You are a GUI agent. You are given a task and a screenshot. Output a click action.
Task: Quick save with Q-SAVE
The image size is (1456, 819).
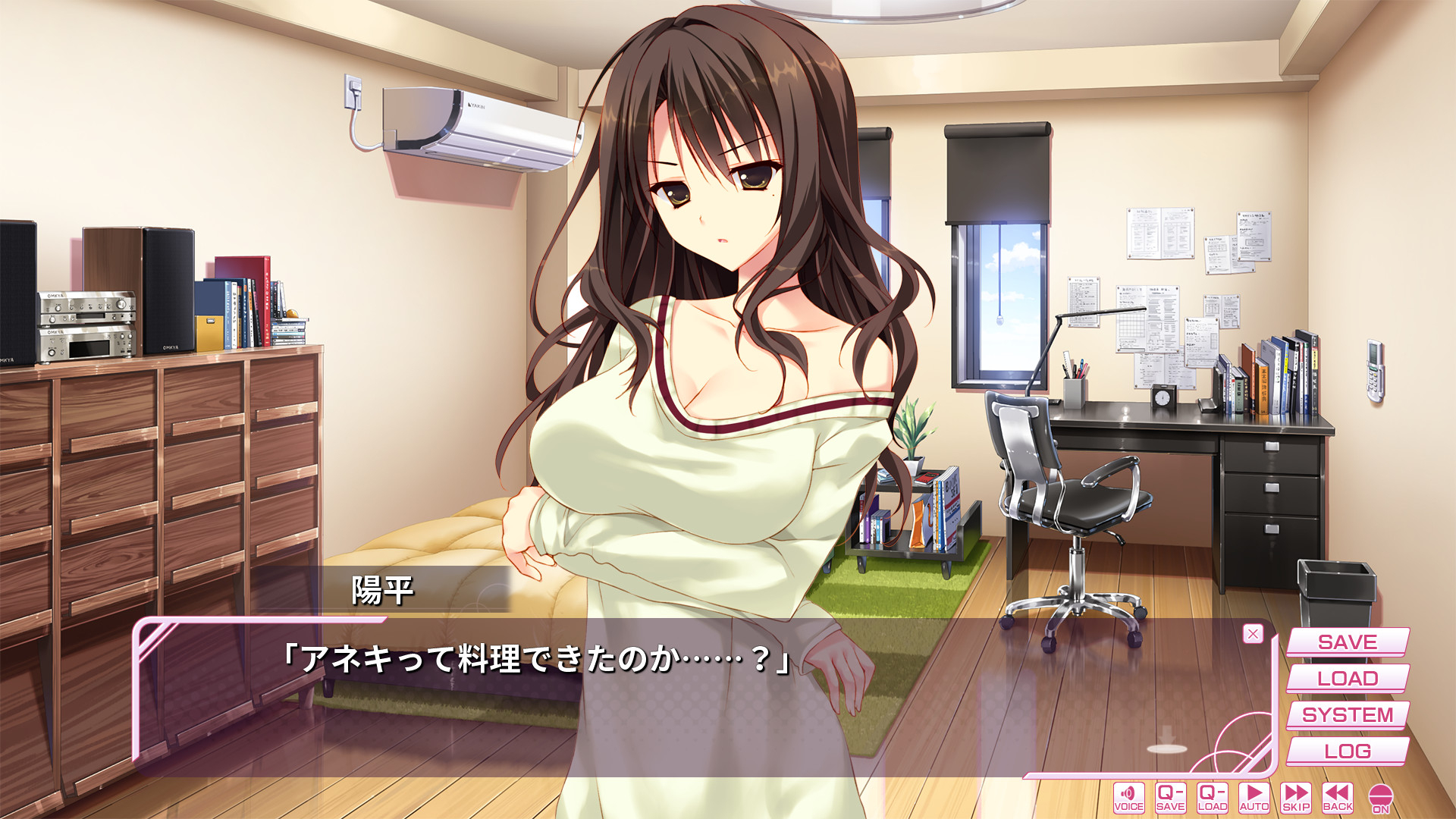point(1170,798)
